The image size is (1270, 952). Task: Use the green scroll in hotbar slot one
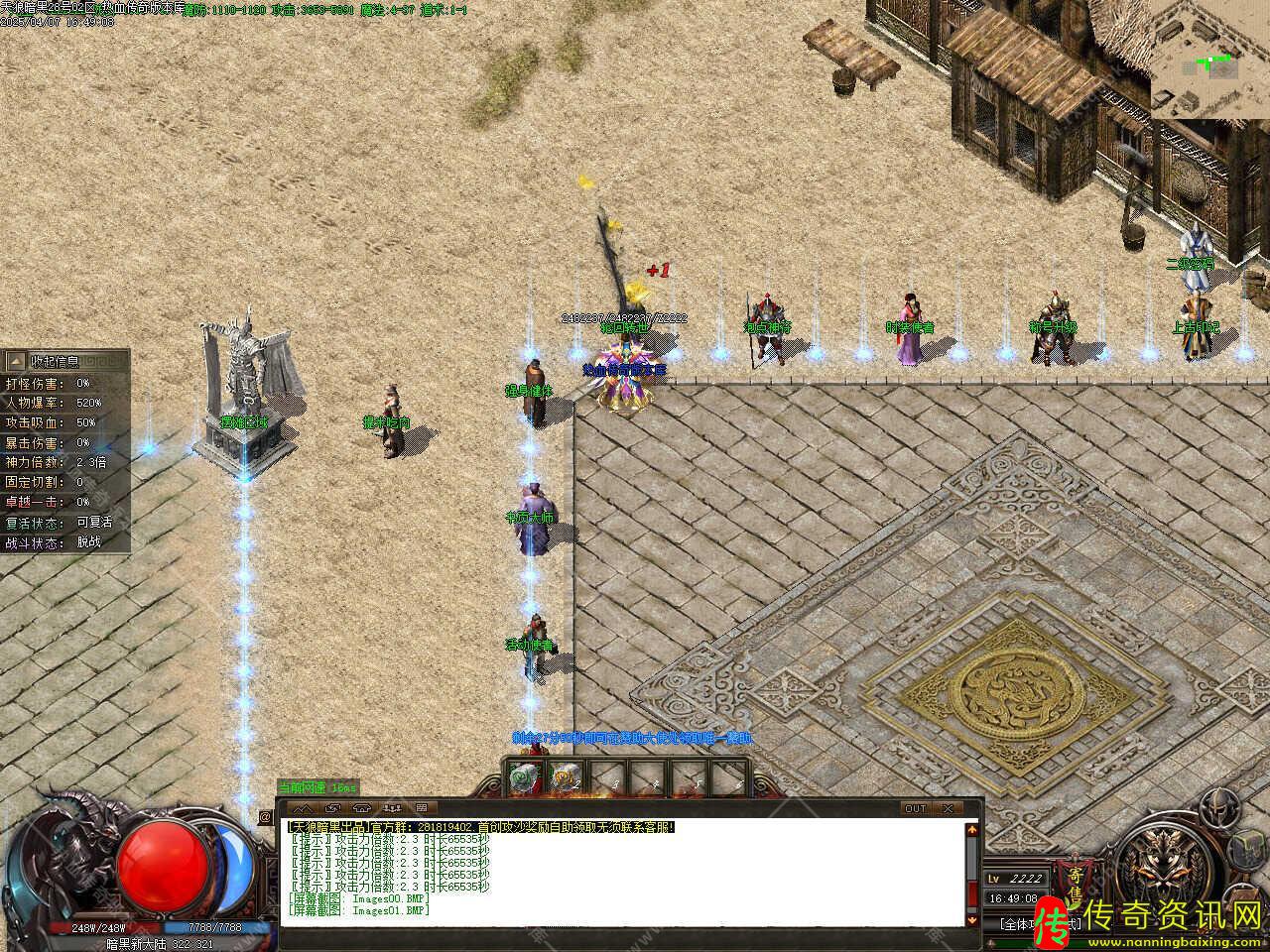[x=523, y=778]
